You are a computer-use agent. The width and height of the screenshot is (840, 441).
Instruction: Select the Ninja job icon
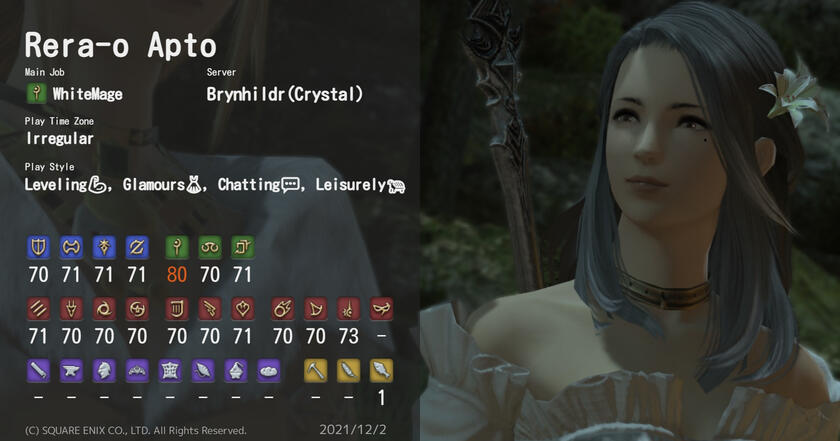pos(104,308)
